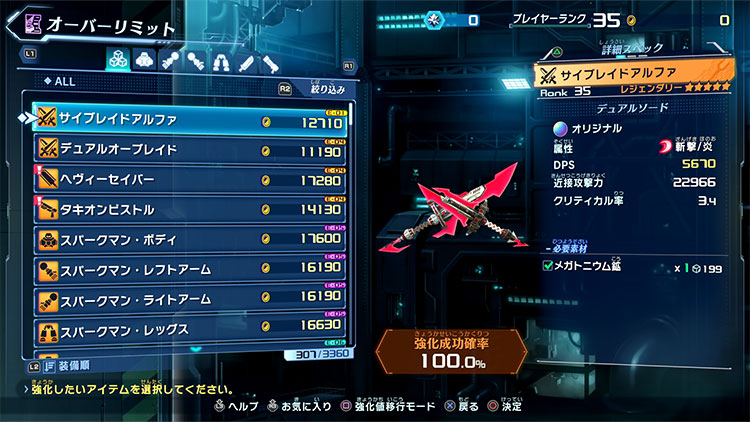The width and height of the screenshot is (750, 422).
Task: Switch to the all-items cubes tab
Action: point(116,61)
